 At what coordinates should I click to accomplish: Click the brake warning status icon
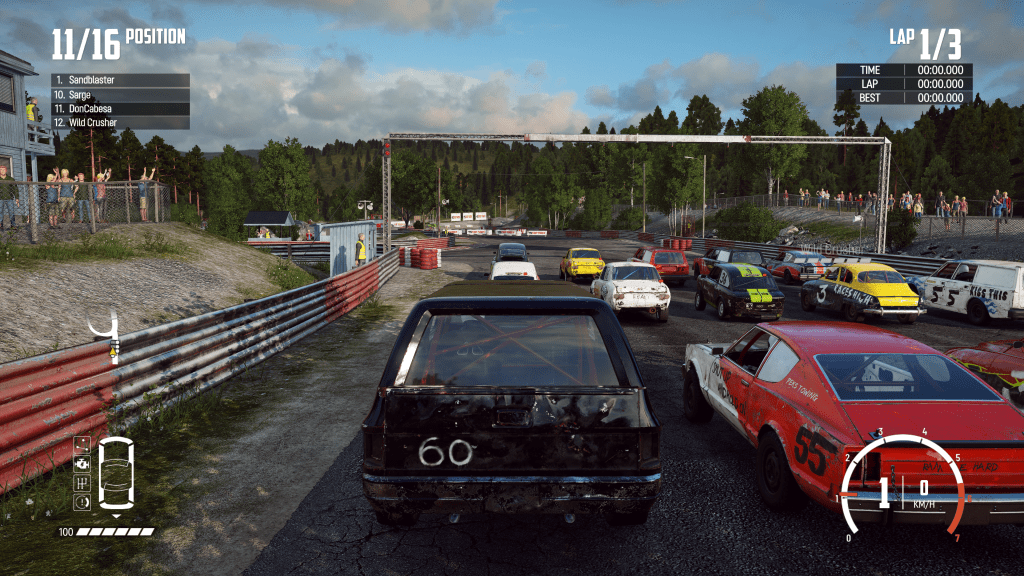click(x=82, y=502)
